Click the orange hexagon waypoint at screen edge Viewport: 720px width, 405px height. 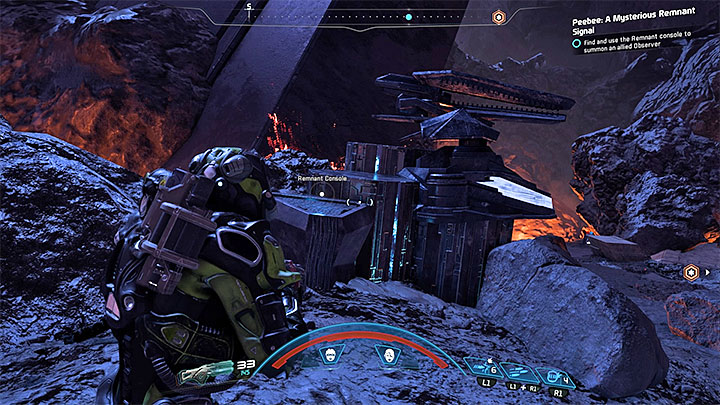(x=690, y=272)
